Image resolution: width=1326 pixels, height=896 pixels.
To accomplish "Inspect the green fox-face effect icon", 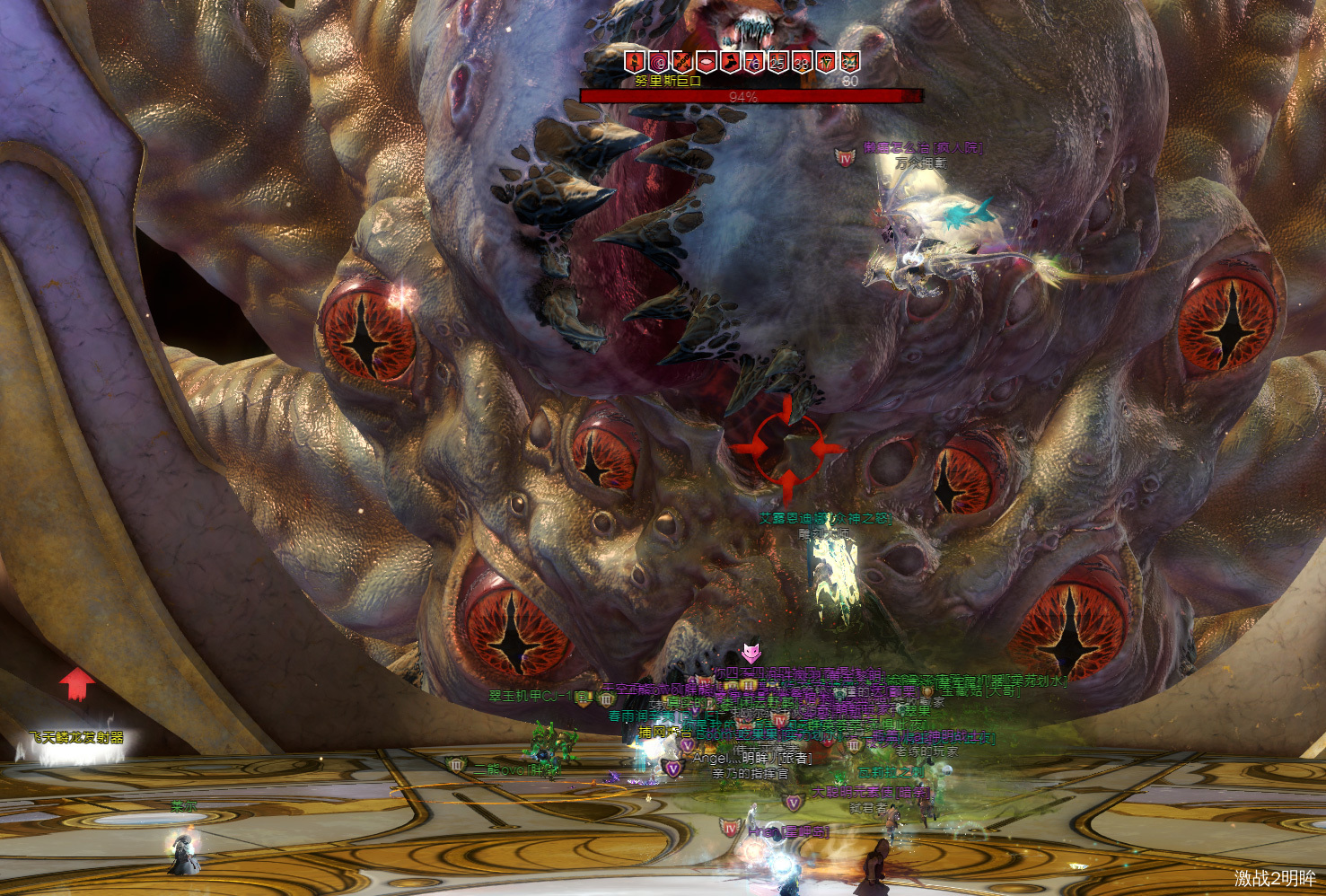I will (849, 61).
